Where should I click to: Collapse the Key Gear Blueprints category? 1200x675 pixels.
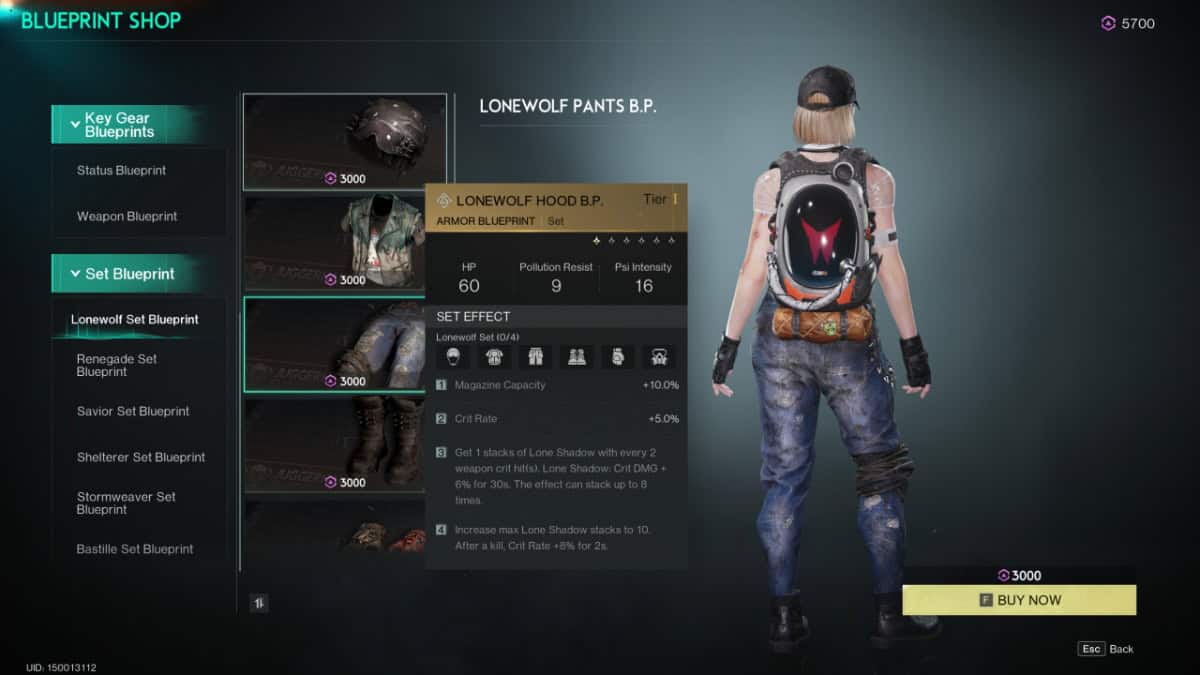click(x=127, y=125)
